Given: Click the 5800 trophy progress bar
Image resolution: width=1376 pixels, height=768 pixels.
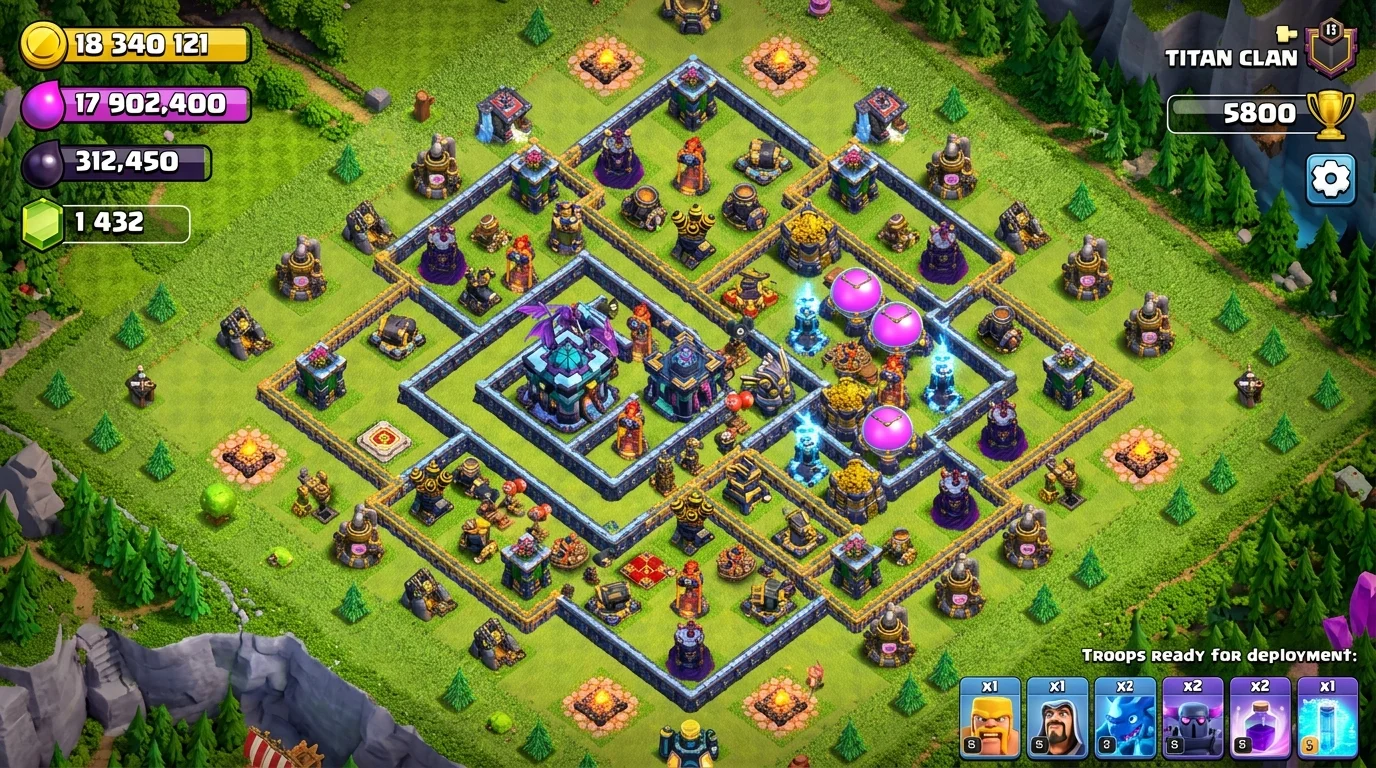Looking at the screenshot, I should click(1240, 111).
